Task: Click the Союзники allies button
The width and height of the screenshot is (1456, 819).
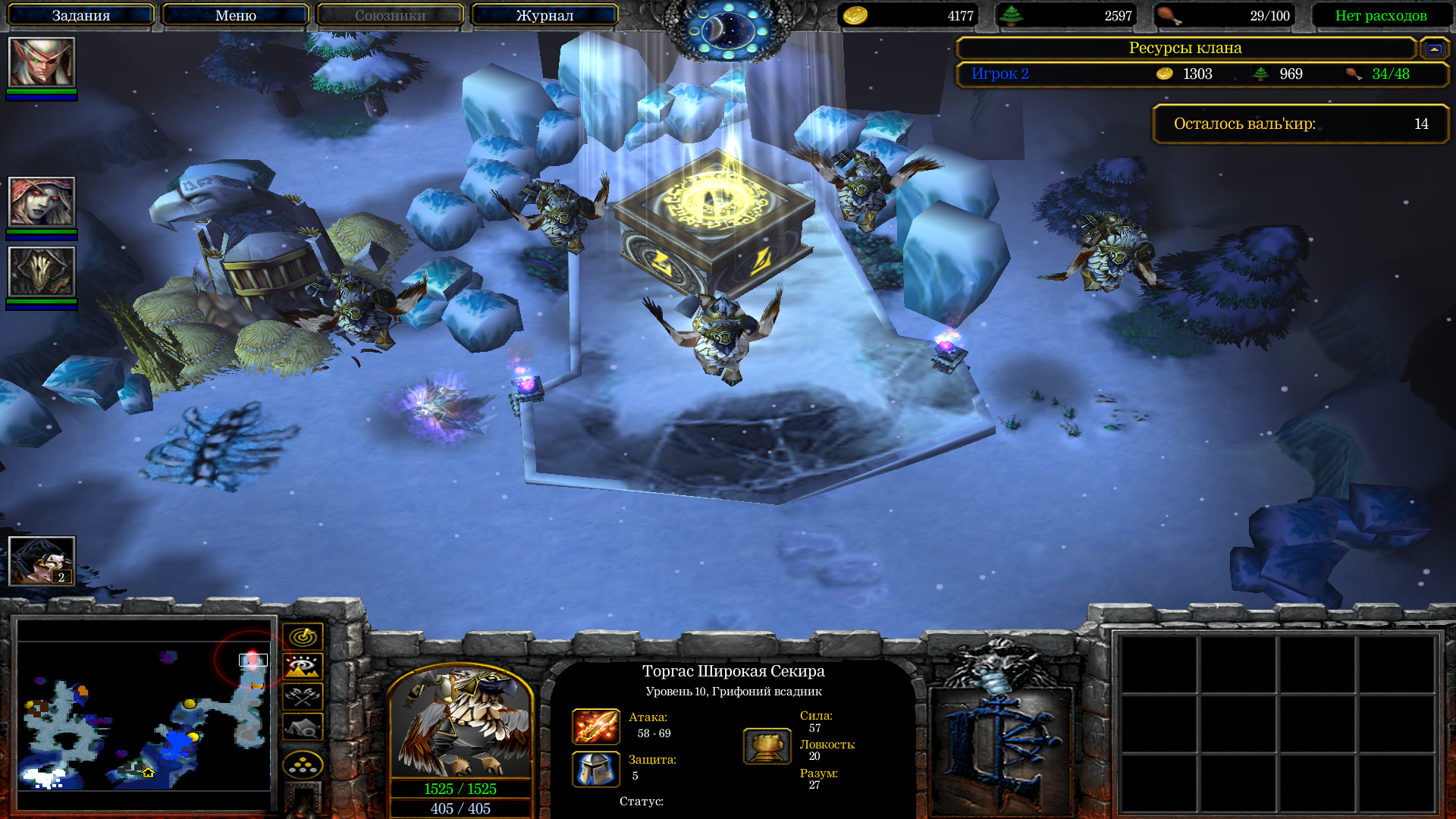Action: click(x=390, y=15)
